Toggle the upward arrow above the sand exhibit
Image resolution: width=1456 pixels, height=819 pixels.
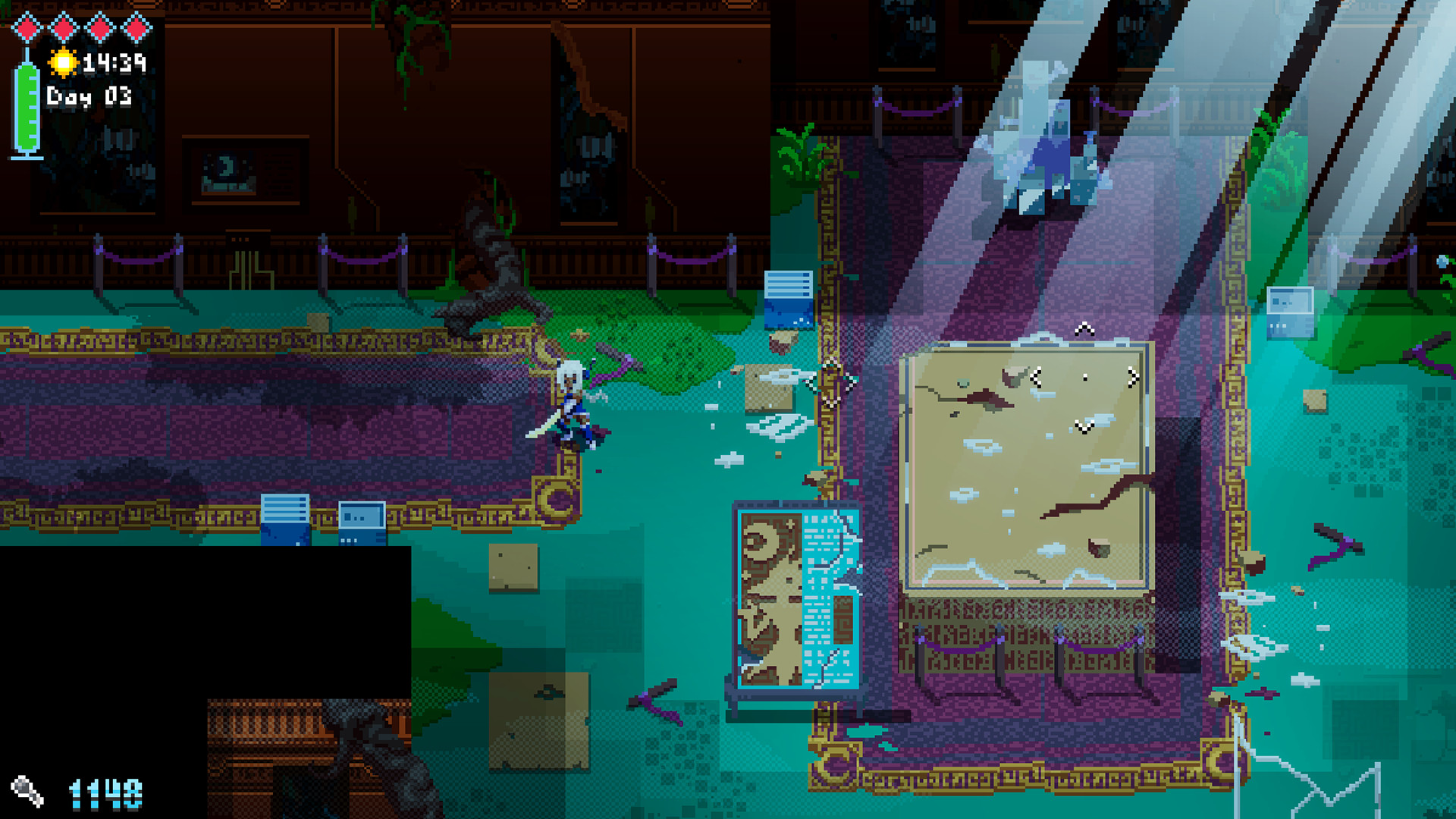tap(1083, 330)
